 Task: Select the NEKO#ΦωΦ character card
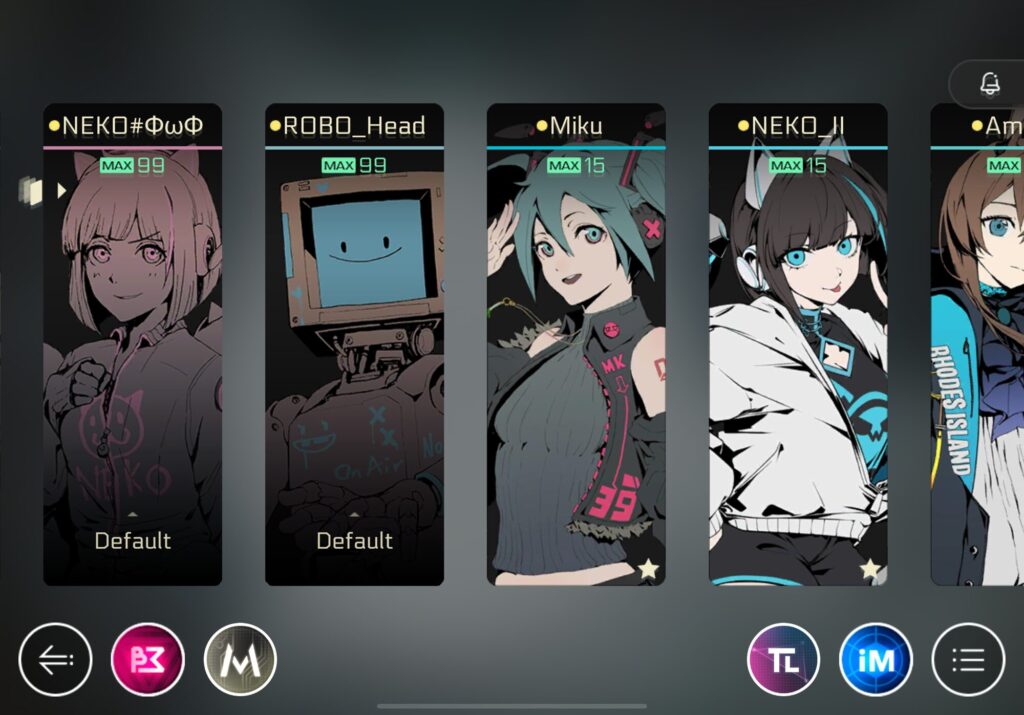click(x=132, y=345)
